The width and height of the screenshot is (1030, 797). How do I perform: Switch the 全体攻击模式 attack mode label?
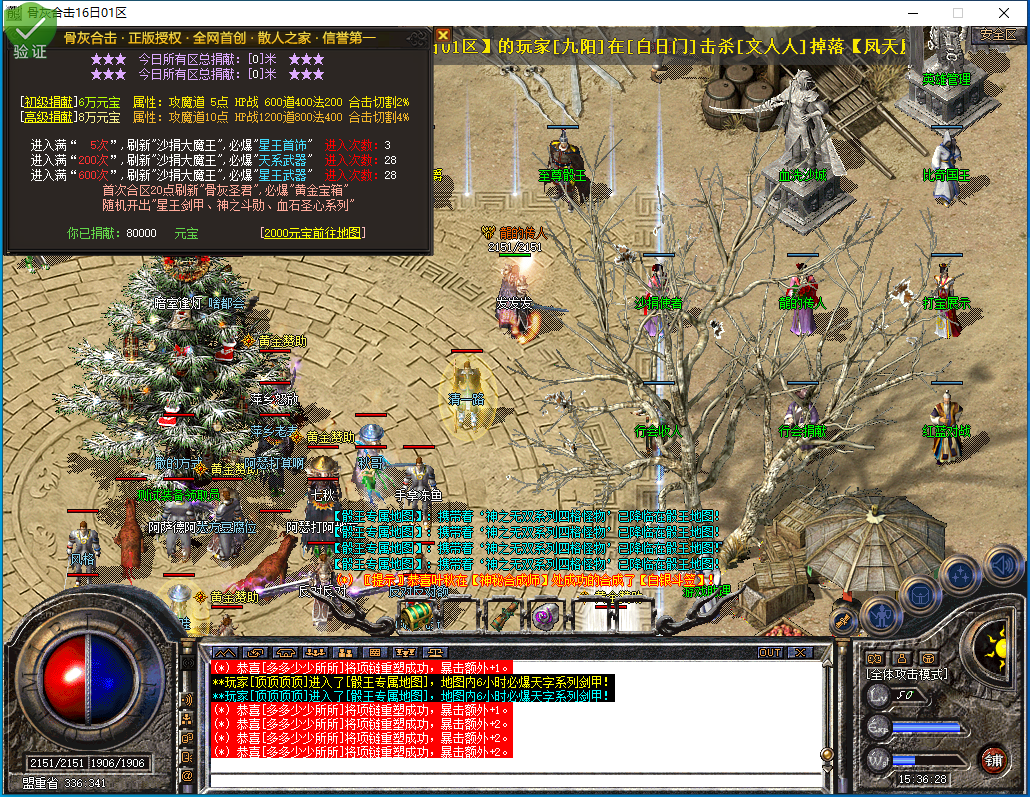906,674
